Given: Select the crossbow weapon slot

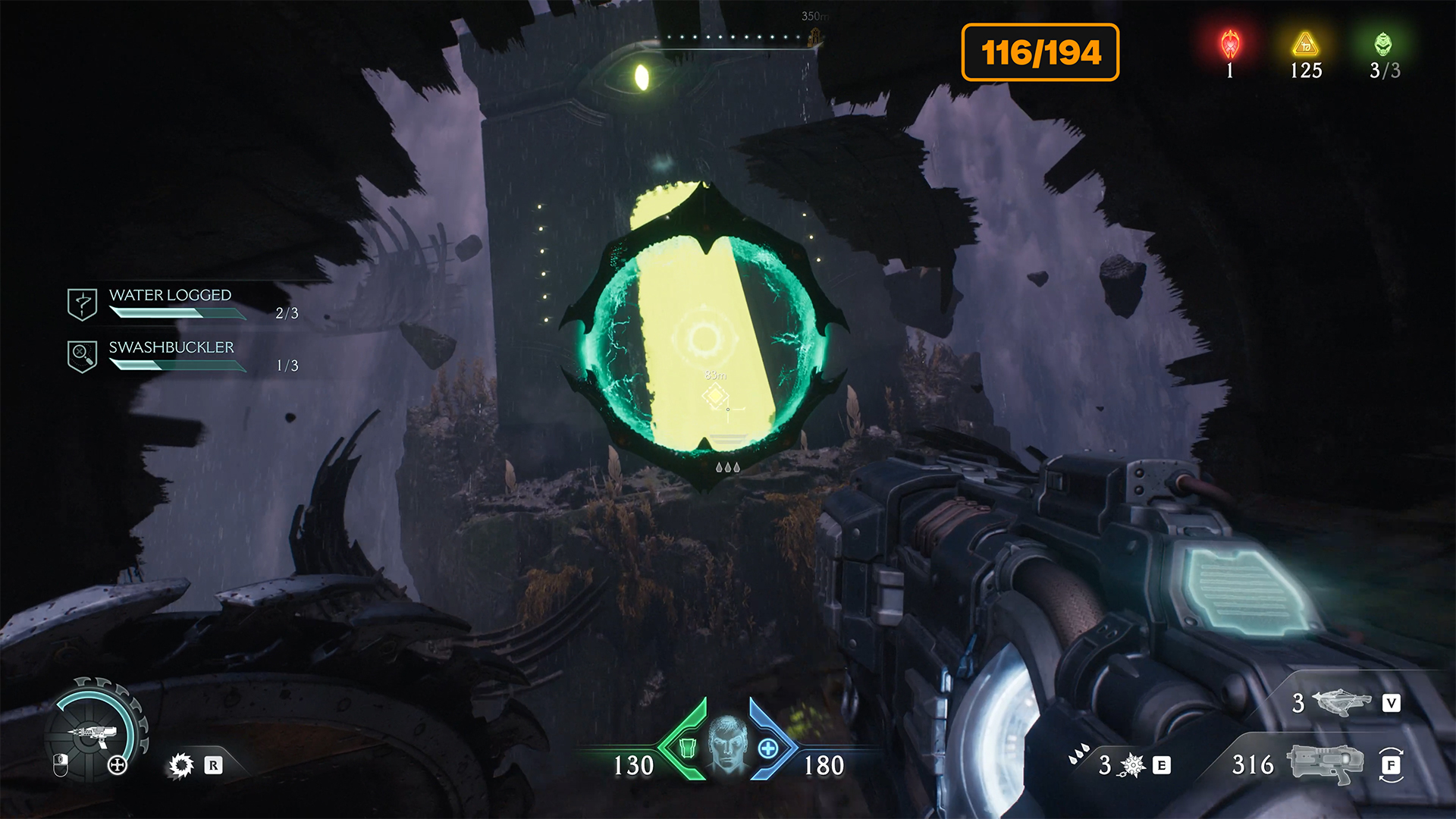Looking at the screenshot, I should [1342, 702].
